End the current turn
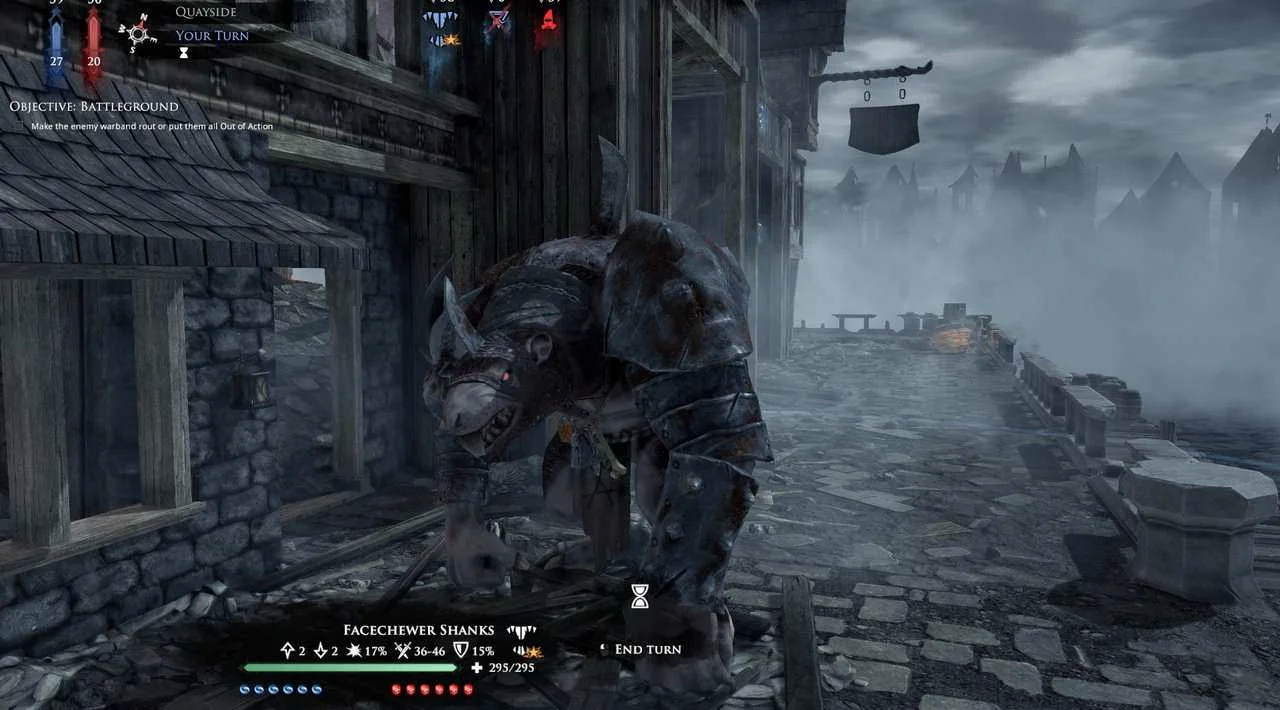The height and width of the screenshot is (710, 1280). [647, 649]
